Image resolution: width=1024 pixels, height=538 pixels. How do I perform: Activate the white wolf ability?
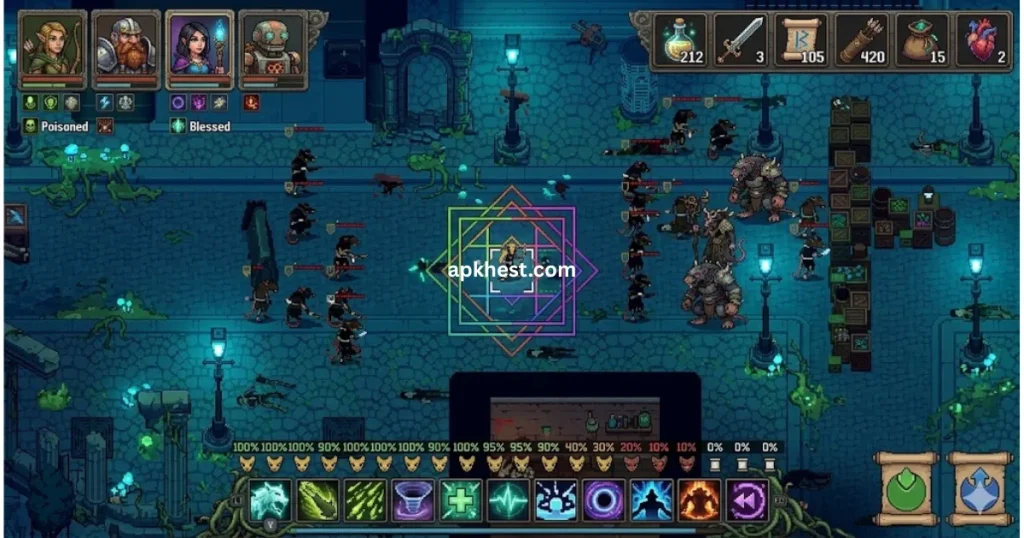click(270, 499)
